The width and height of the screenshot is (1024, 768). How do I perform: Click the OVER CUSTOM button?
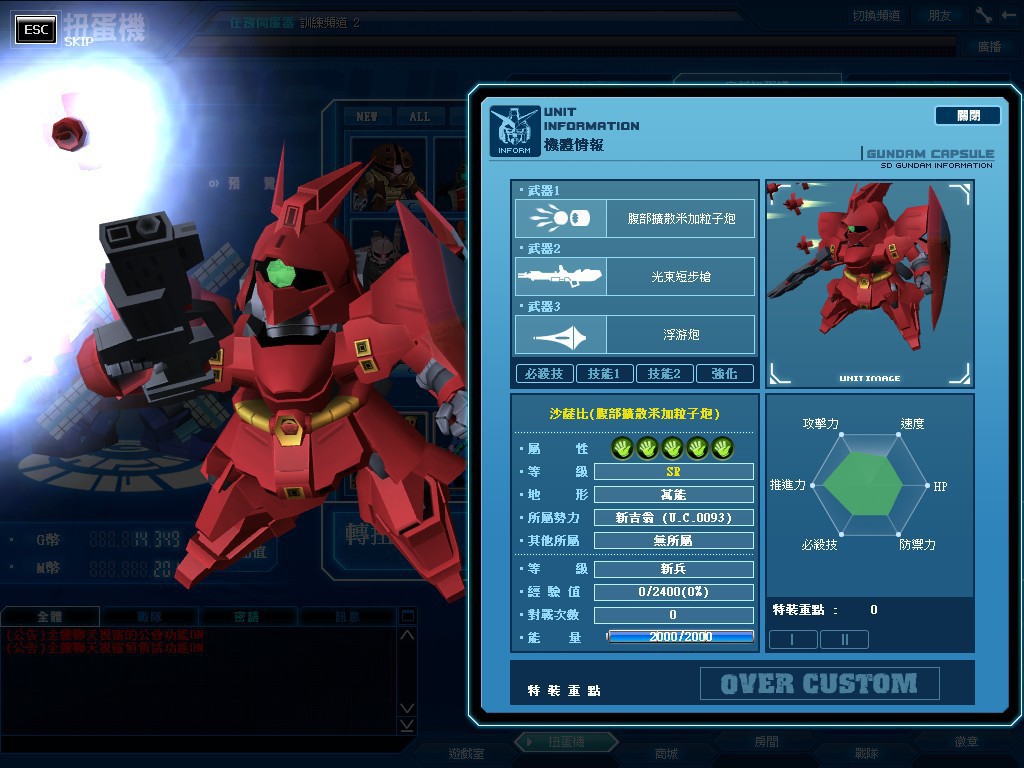coord(819,684)
